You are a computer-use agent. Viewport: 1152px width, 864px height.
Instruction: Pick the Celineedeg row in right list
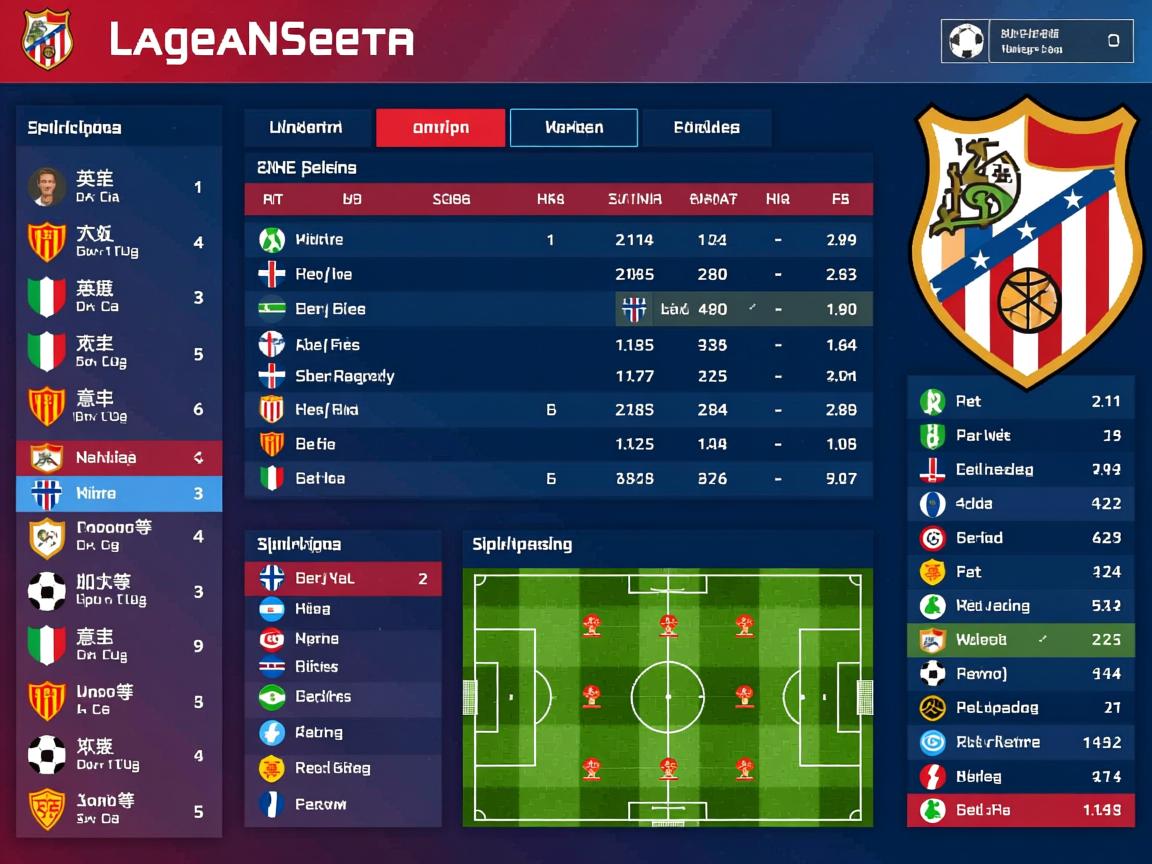point(1020,469)
